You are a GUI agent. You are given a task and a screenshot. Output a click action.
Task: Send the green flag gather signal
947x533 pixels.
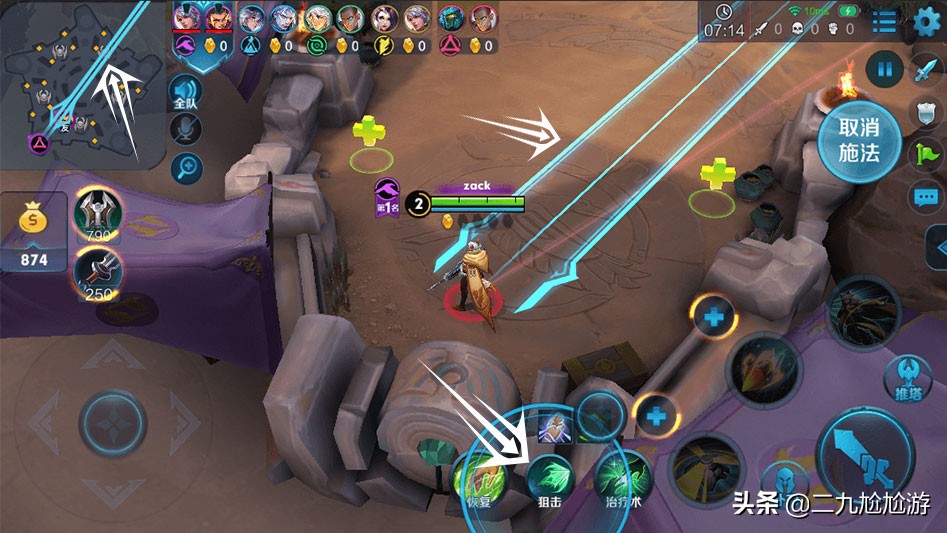click(x=926, y=153)
